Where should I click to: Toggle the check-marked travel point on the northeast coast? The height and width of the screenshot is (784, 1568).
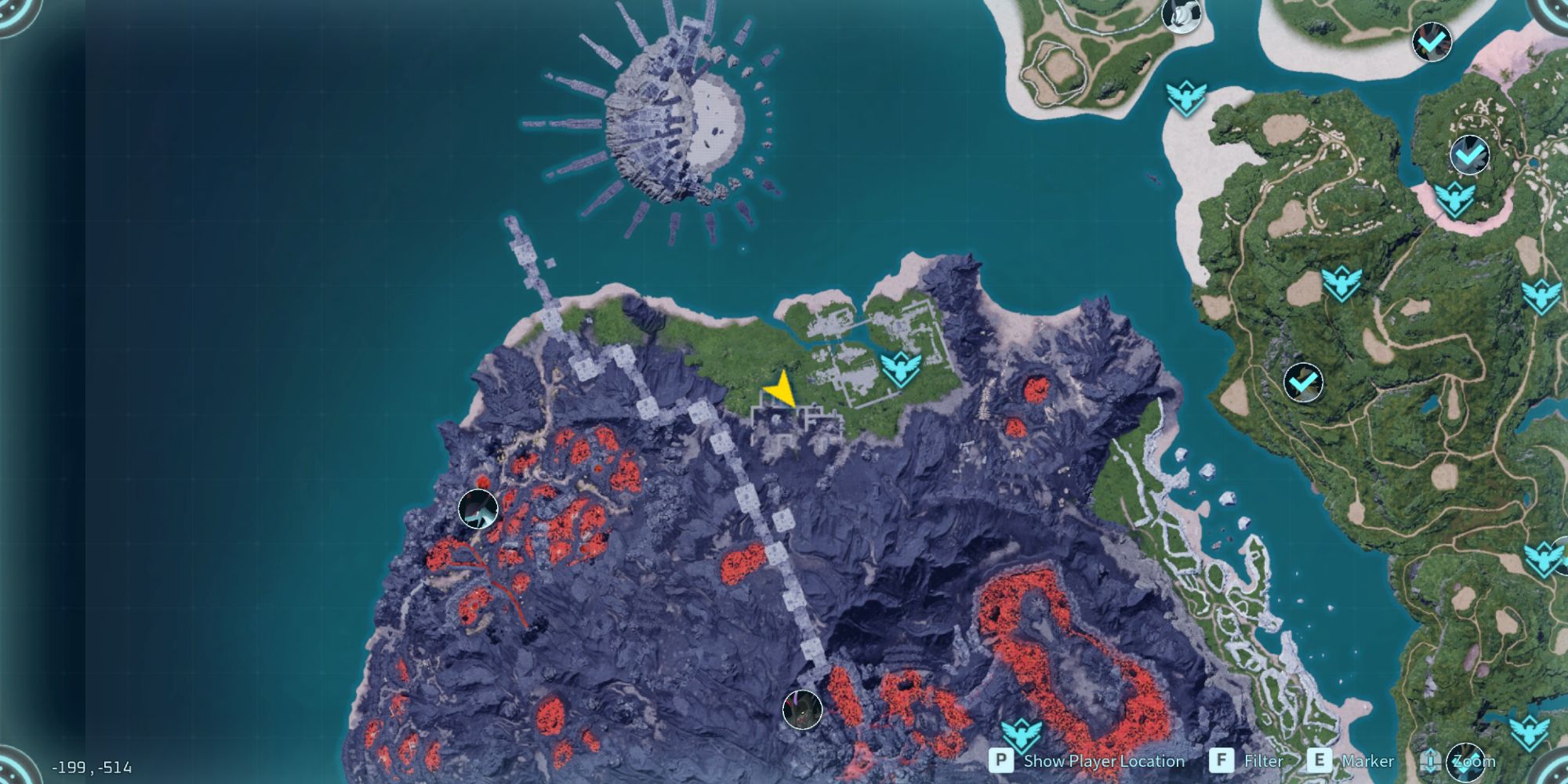click(x=1469, y=153)
